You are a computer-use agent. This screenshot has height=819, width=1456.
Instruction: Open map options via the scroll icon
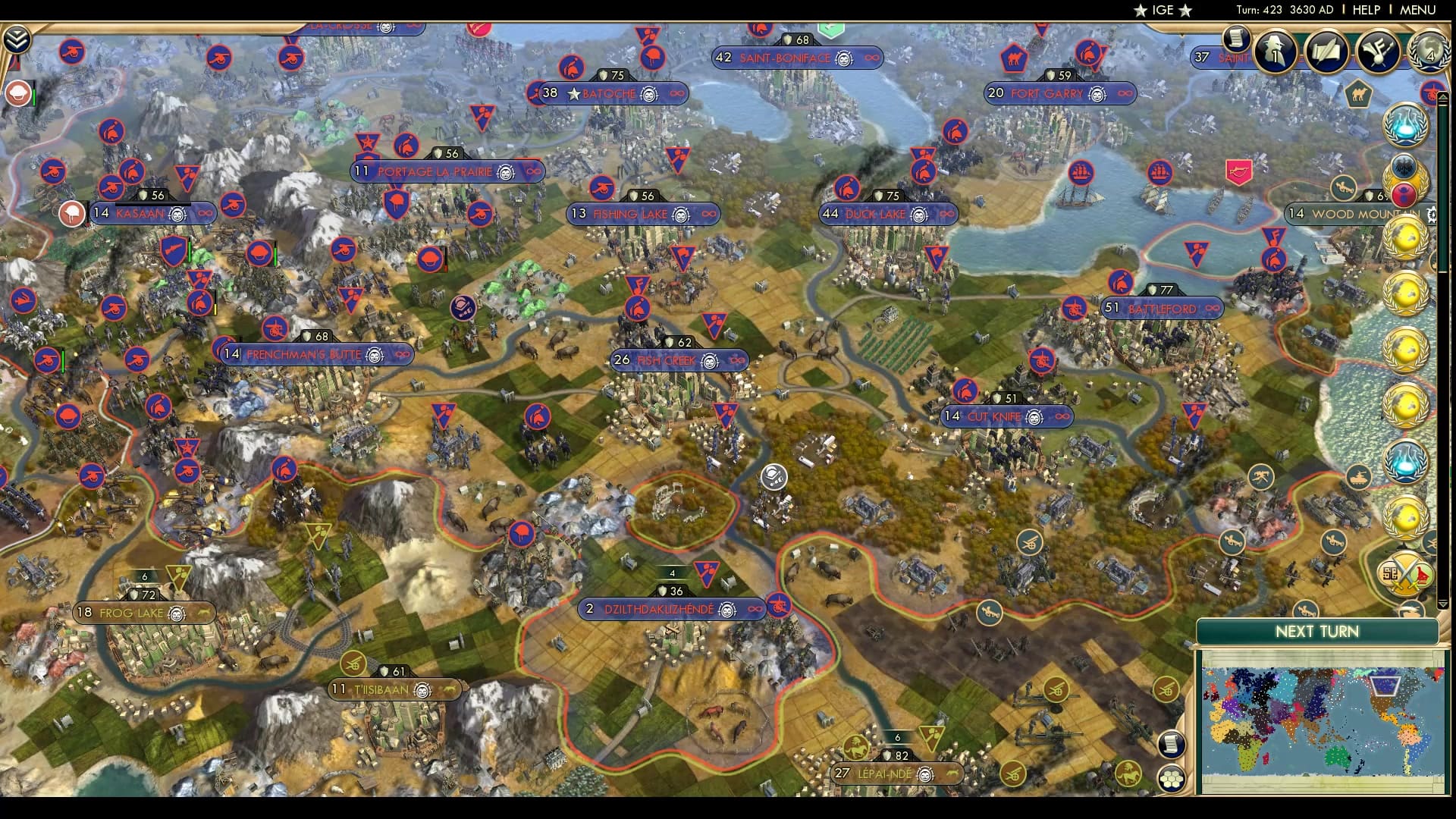(x=1171, y=745)
